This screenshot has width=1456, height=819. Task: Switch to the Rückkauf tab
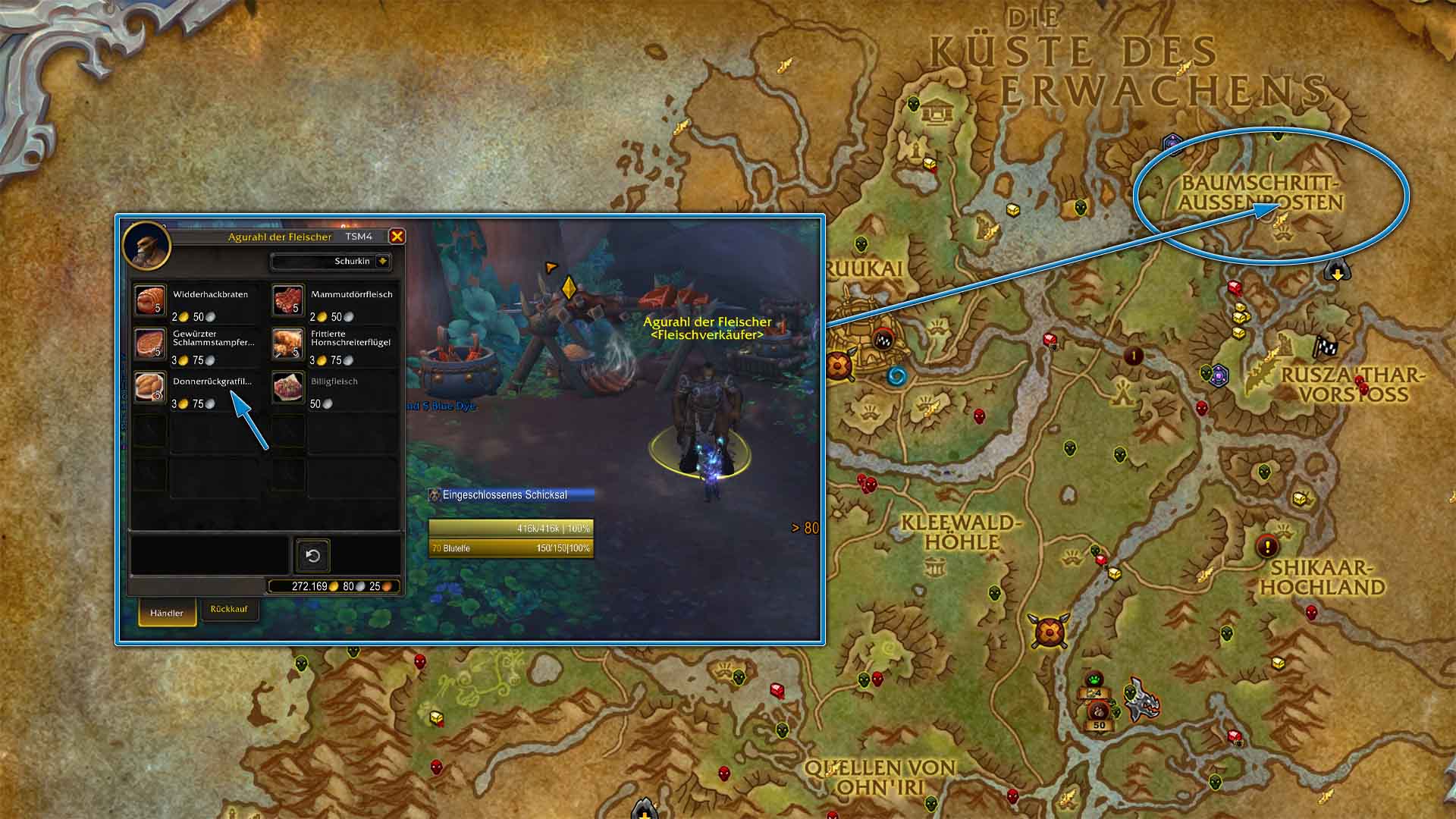[229, 609]
